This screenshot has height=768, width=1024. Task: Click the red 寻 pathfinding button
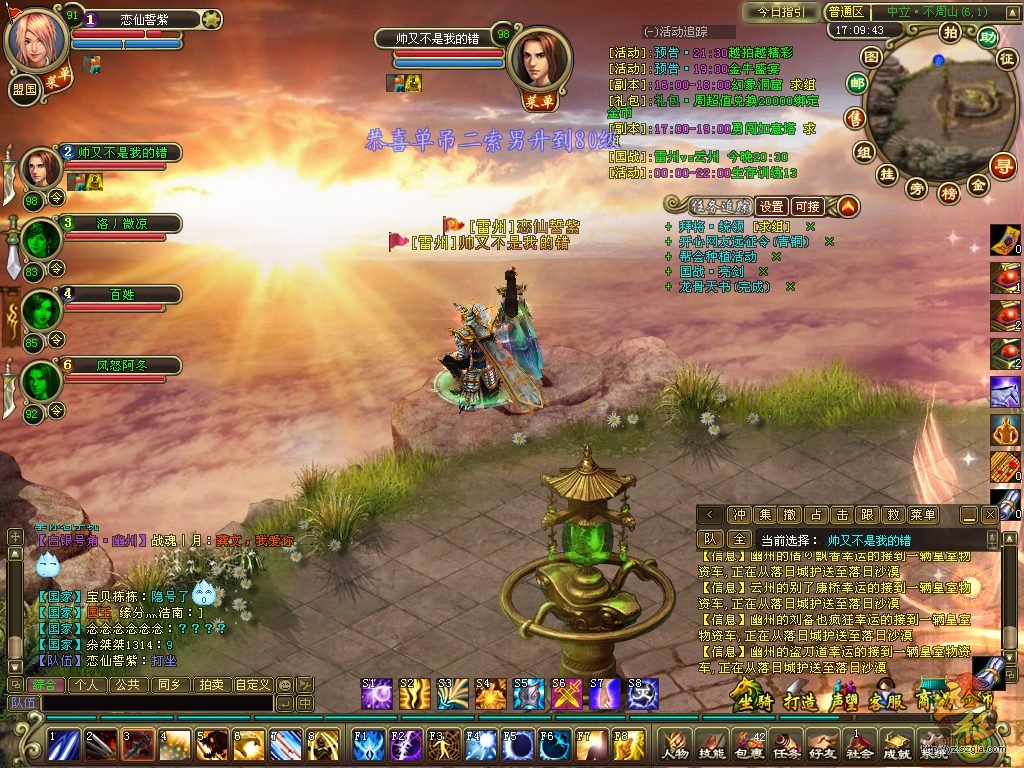(1002, 164)
